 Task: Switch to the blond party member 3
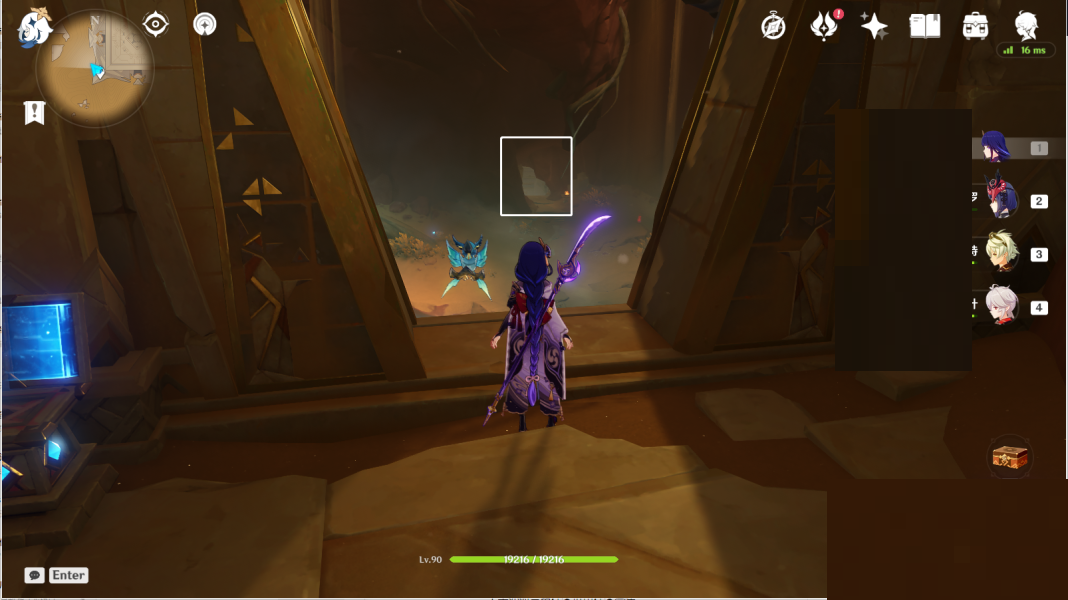(1001, 253)
